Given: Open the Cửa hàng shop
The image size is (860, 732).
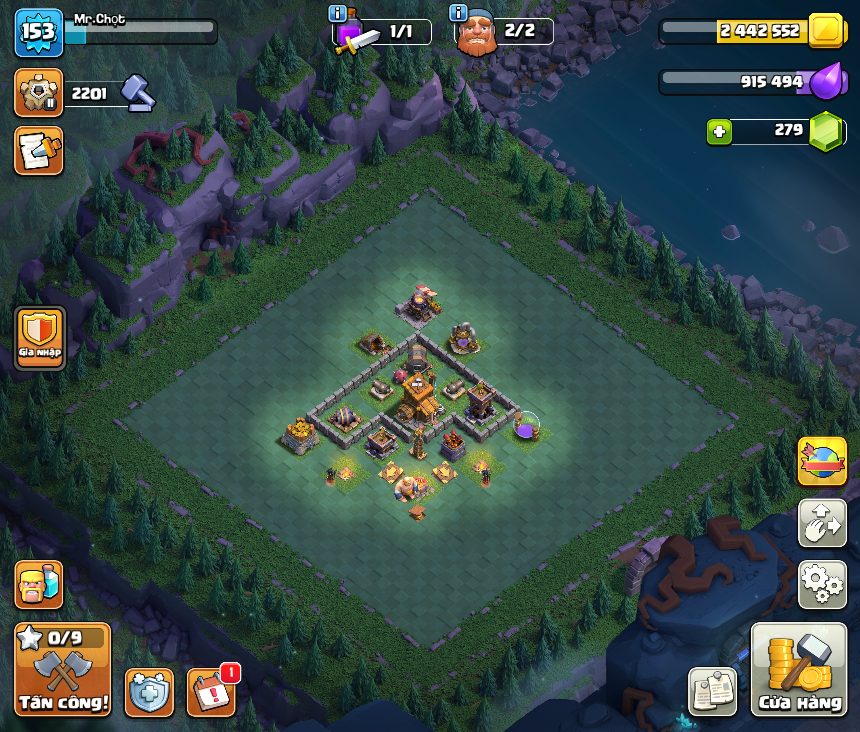Looking at the screenshot, I should click(x=799, y=670).
